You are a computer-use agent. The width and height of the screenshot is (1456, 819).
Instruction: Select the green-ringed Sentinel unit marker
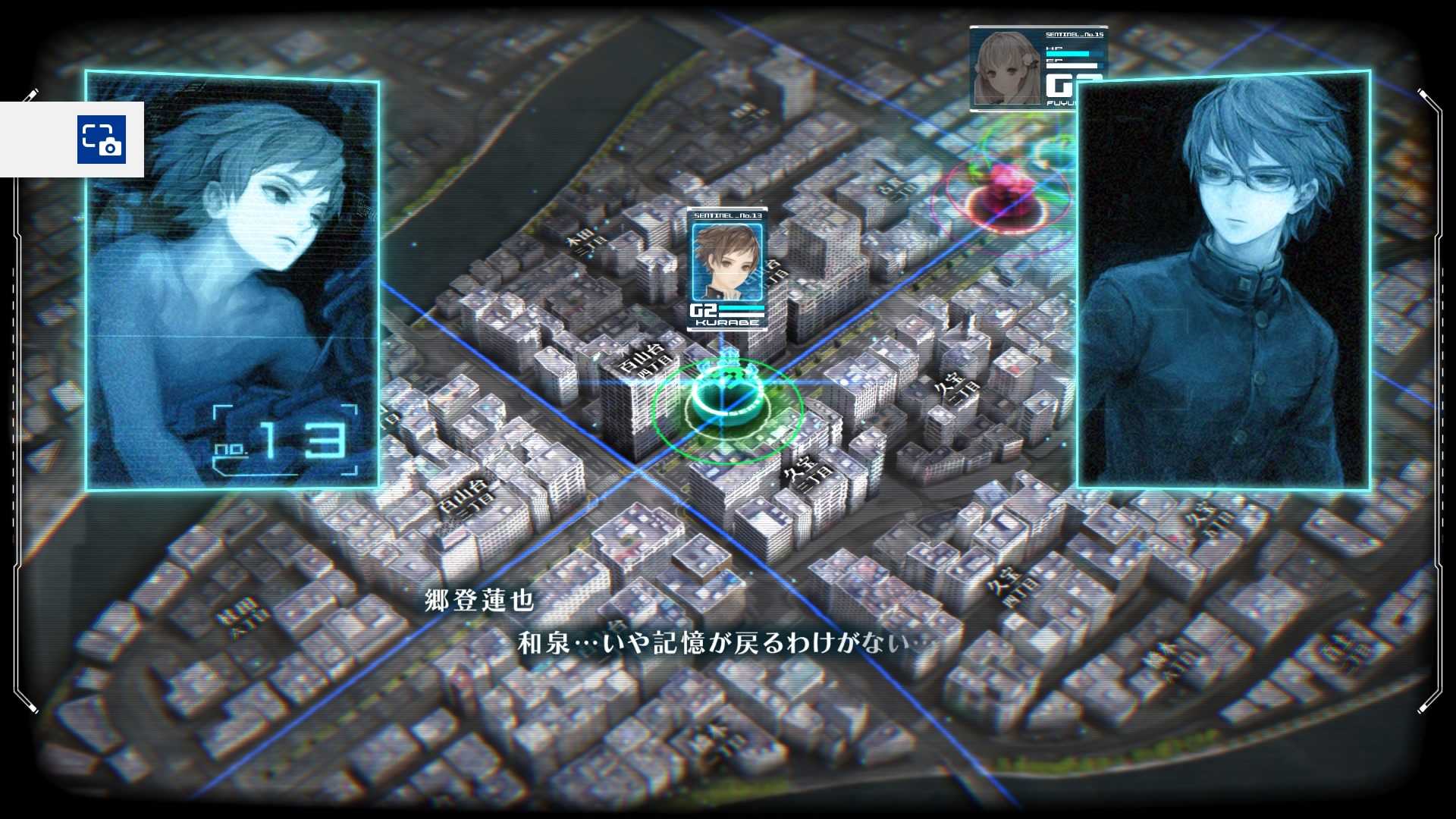[x=726, y=406]
